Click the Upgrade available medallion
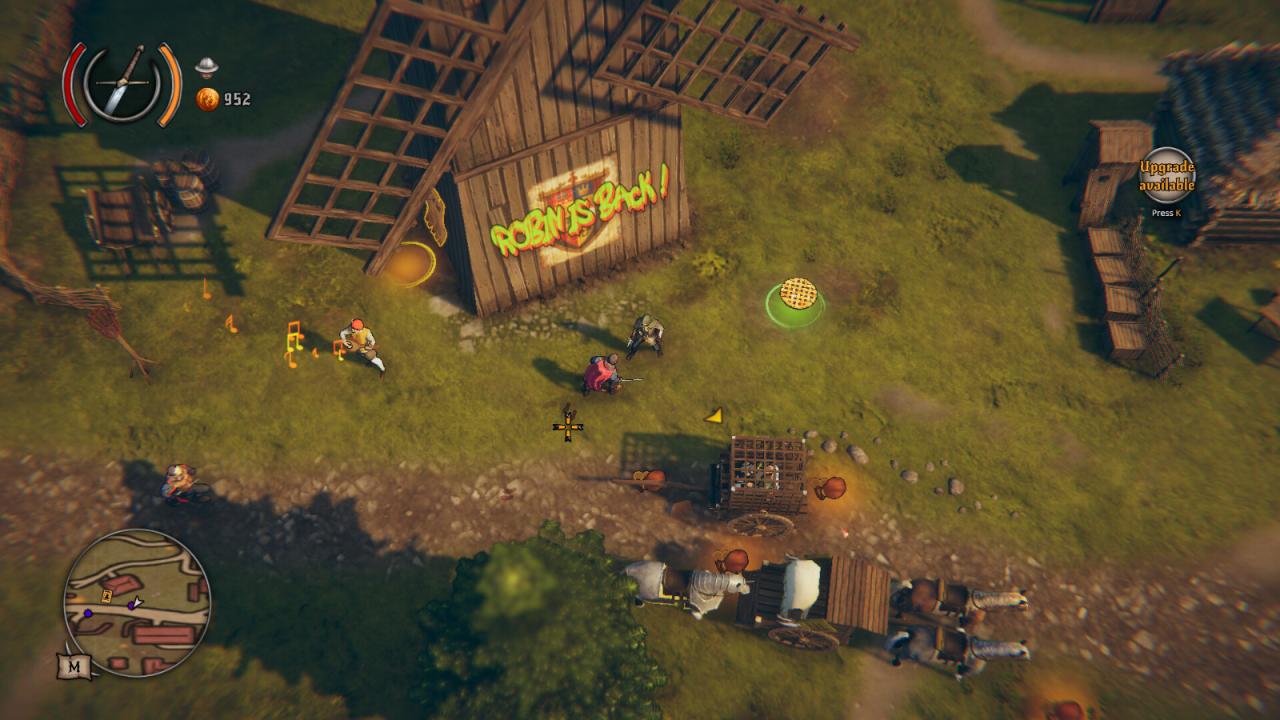Viewport: 1280px width, 720px height. pos(1165,177)
